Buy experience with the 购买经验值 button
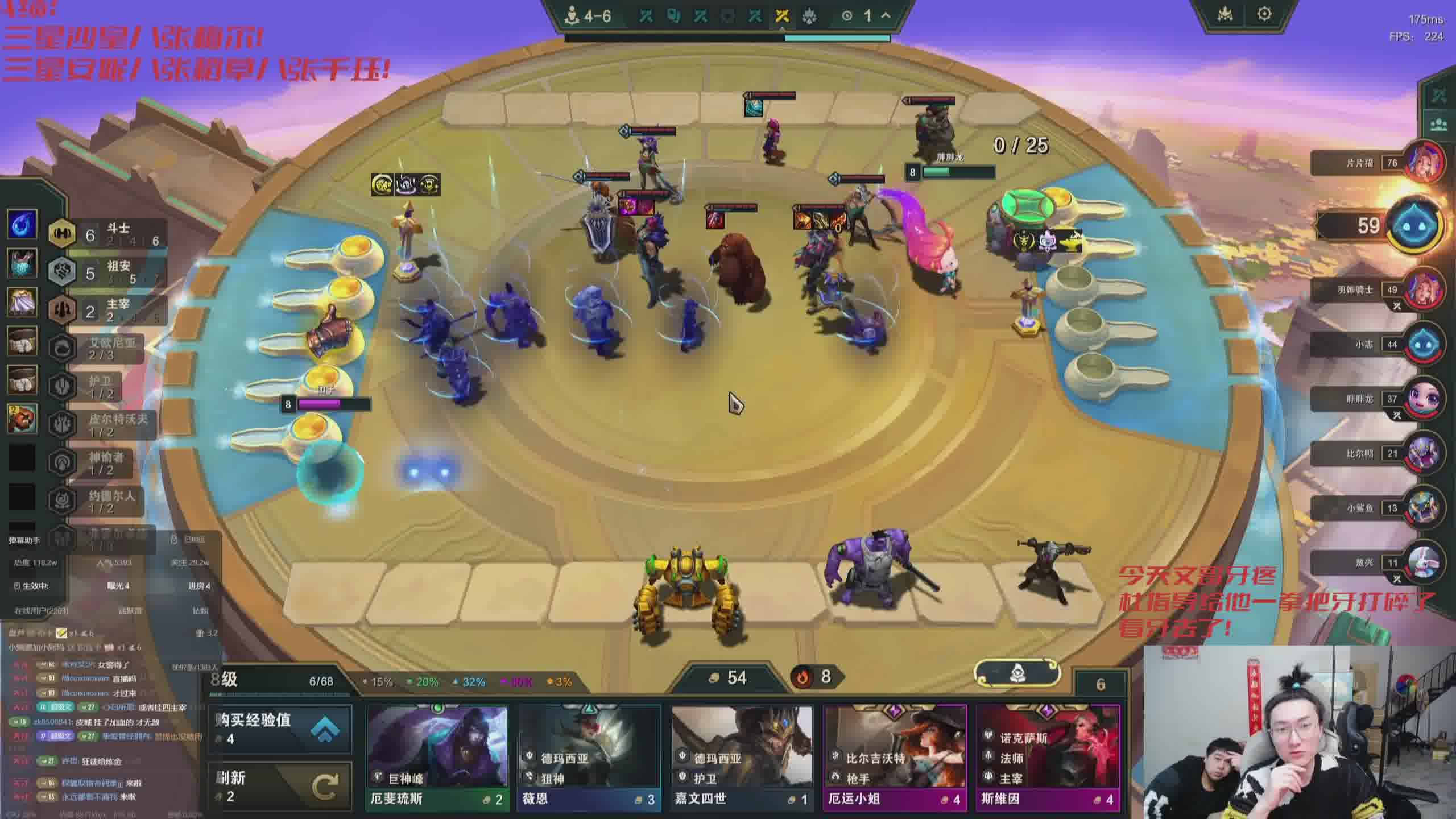The height and width of the screenshot is (819, 1456). tap(280, 729)
